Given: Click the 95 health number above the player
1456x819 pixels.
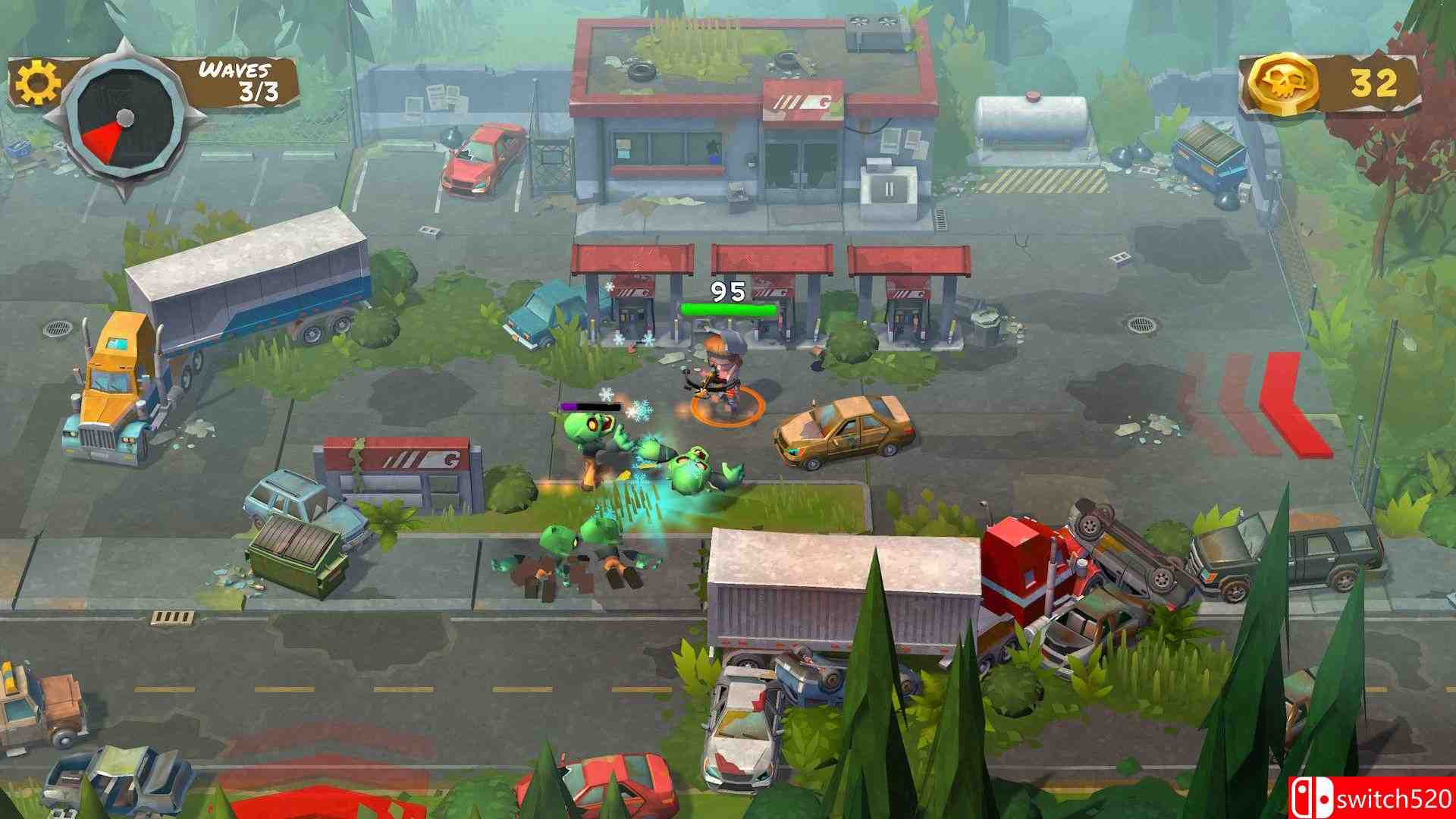Looking at the screenshot, I should [726, 290].
